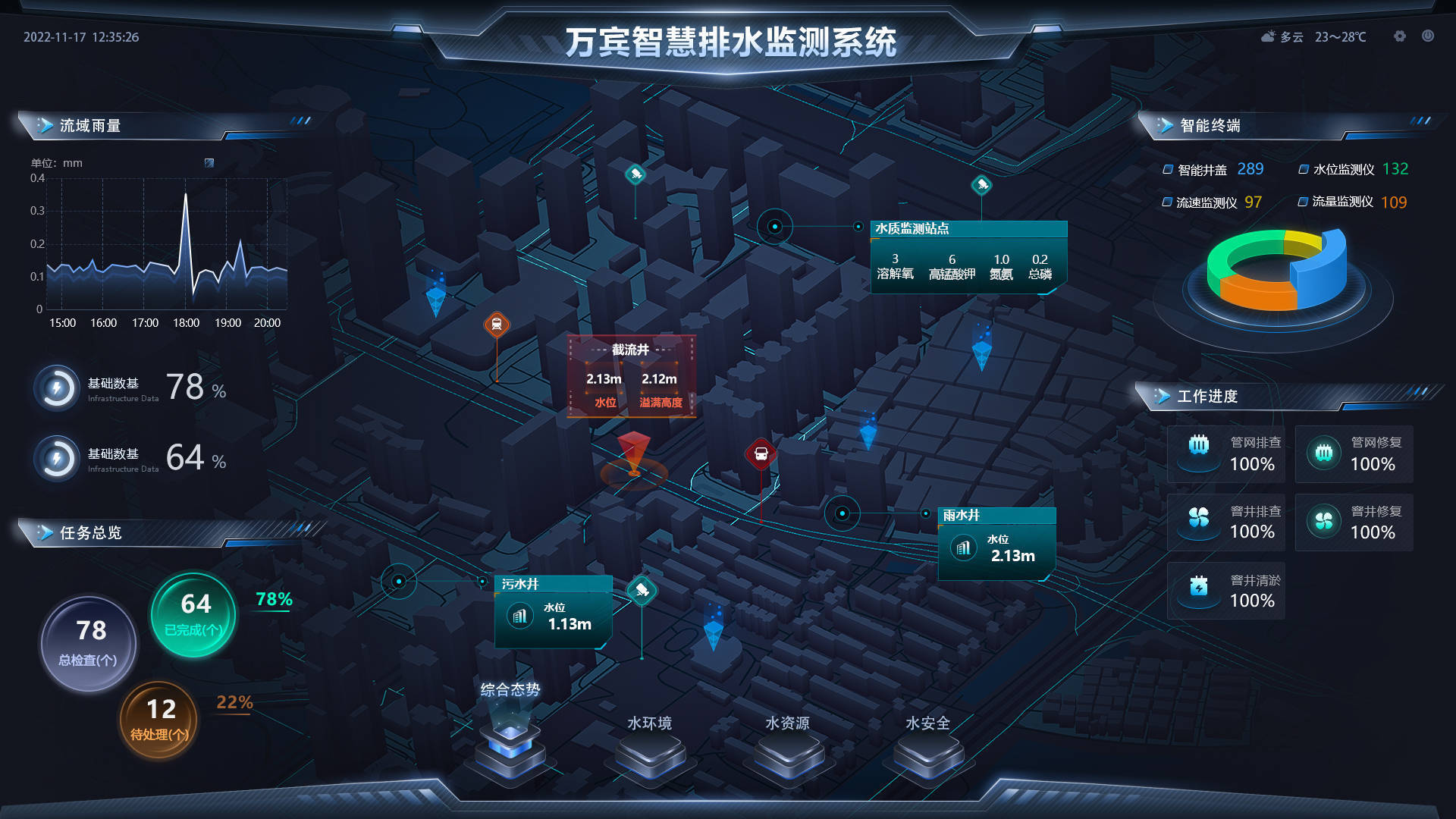Image resolution: width=1456 pixels, height=819 pixels.
Task: Toggle the chart unit checkbox near 单位 mm
Action: pyautogui.click(x=208, y=162)
